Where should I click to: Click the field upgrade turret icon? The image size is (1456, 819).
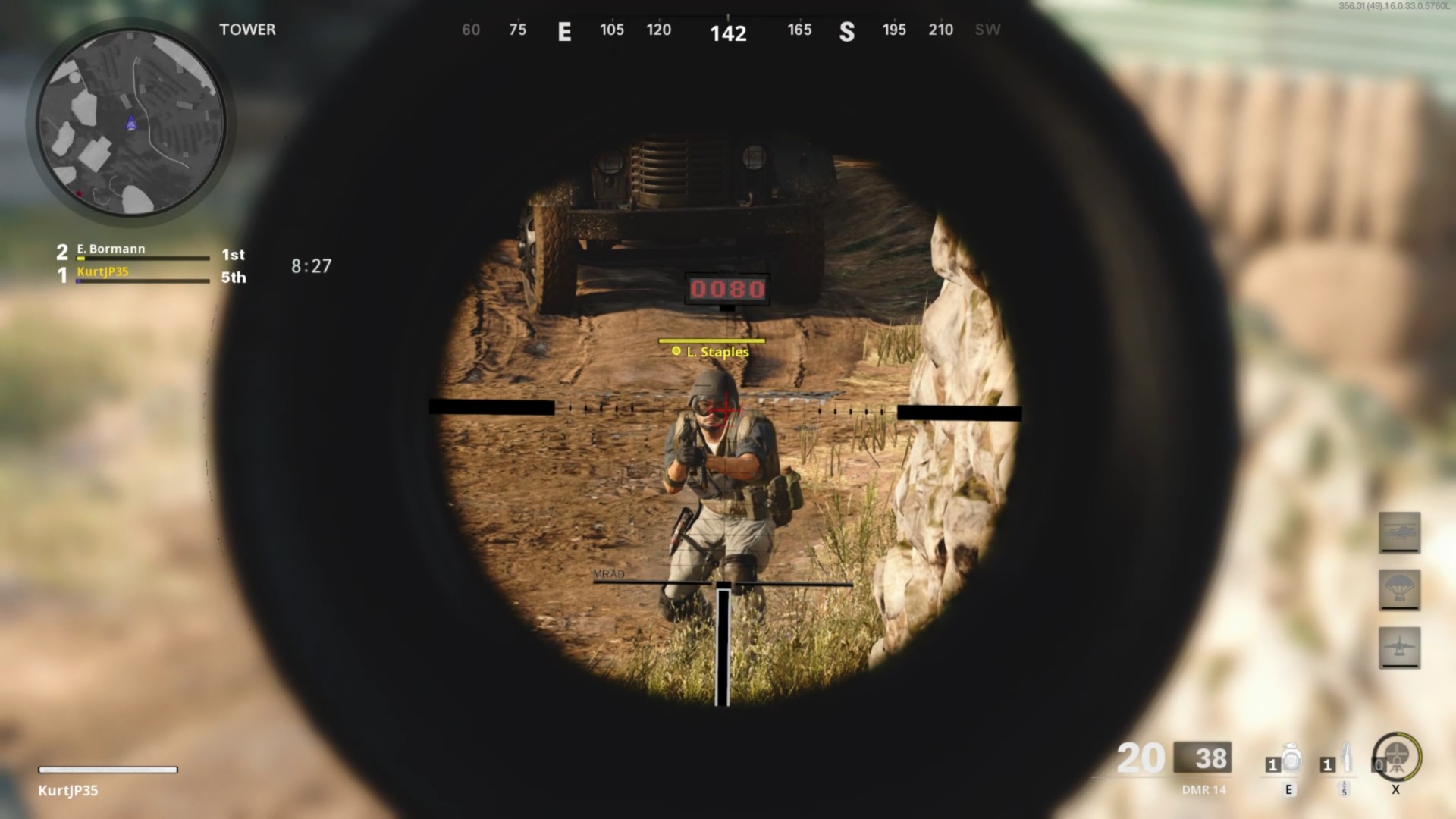1395,758
